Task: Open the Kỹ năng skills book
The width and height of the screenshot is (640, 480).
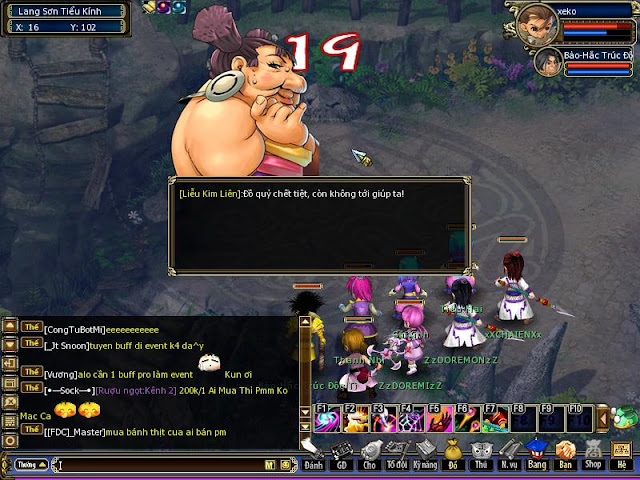Action: (x=425, y=453)
